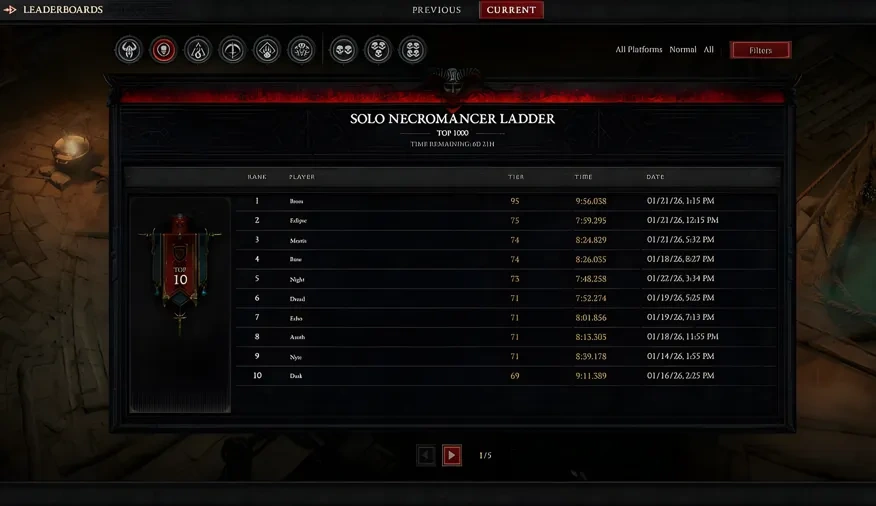The image size is (876, 506).
Task: Choose the Barbarian horned helmet class icon
Action: [x=129, y=50]
